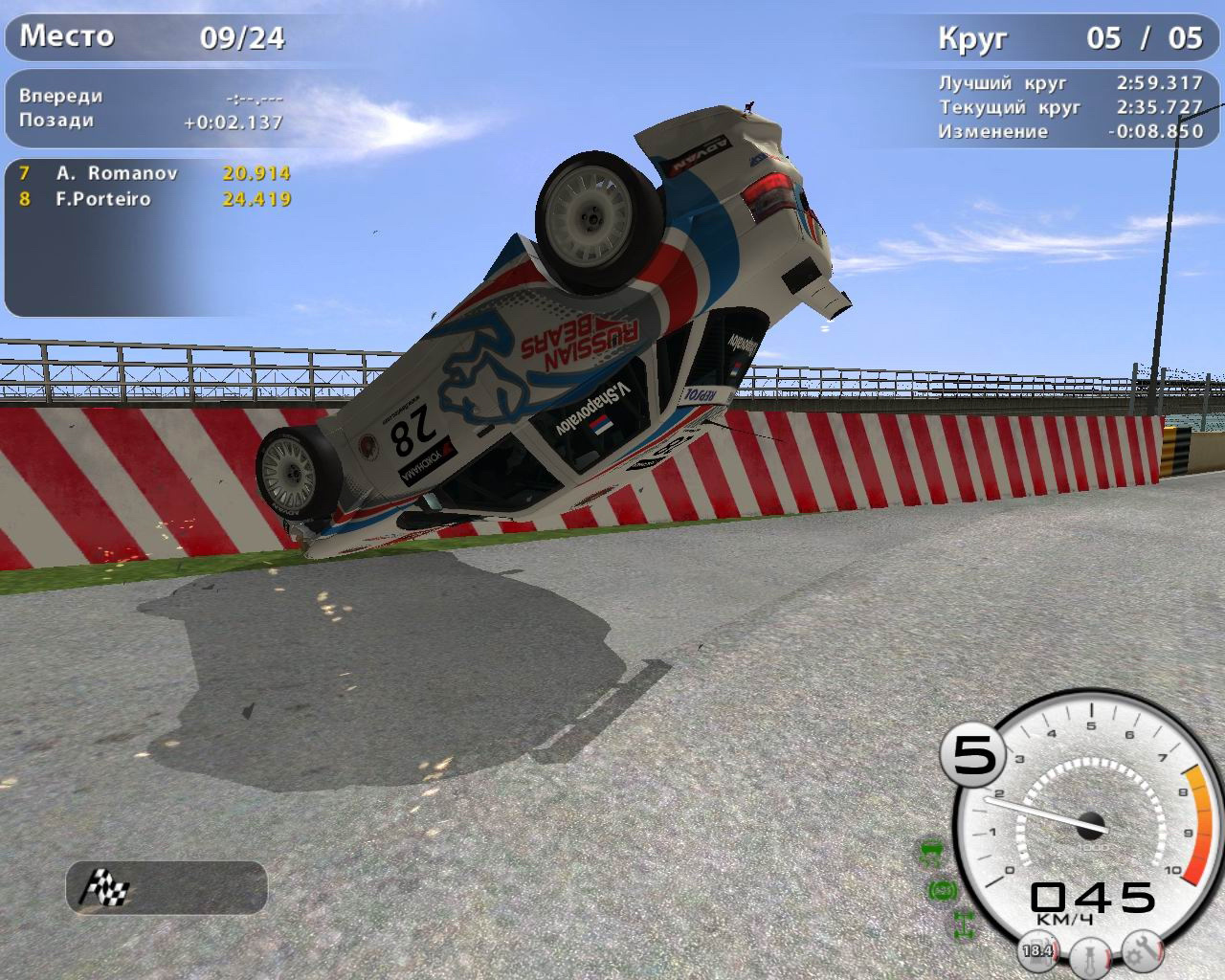
Task: Toggle the green ABS indicator icon
Action: click(x=943, y=890)
